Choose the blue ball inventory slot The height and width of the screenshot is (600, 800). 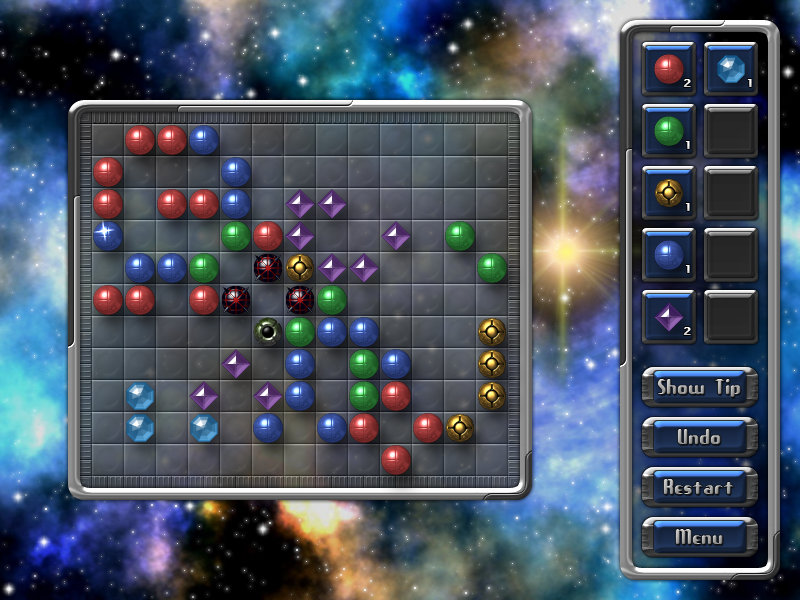(x=668, y=255)
